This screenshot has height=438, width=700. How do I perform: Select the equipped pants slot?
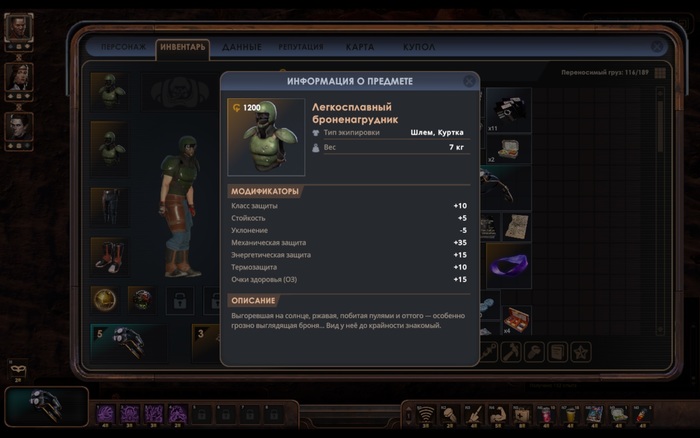coord(108,206)
